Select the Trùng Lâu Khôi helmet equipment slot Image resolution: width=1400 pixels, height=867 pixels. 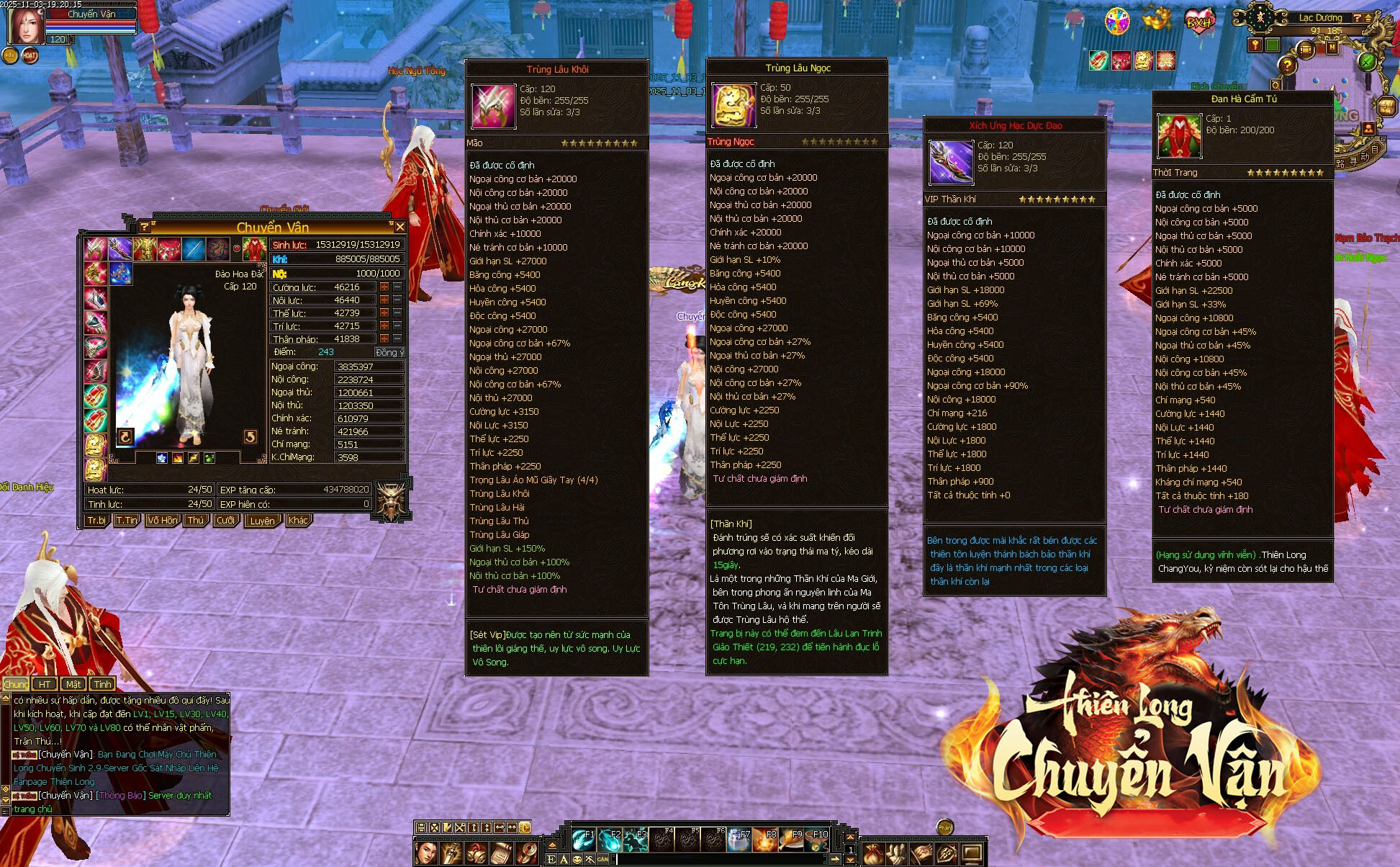(95, 249)
